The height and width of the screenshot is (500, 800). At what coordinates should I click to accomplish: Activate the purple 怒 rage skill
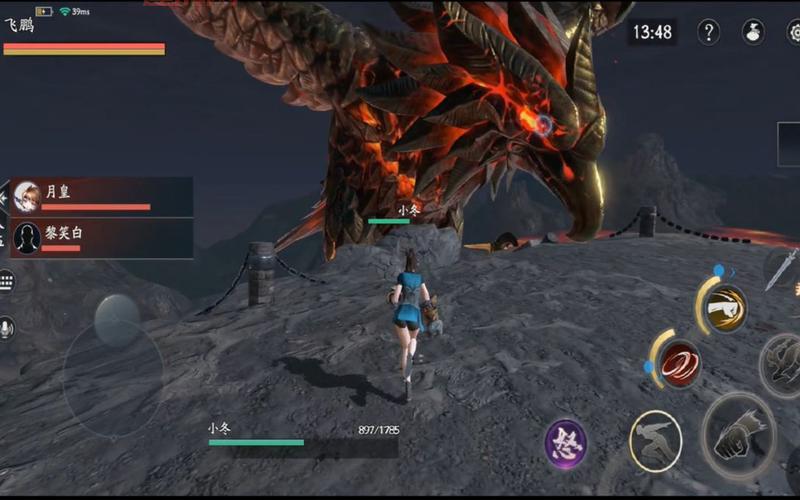(566, 443)
